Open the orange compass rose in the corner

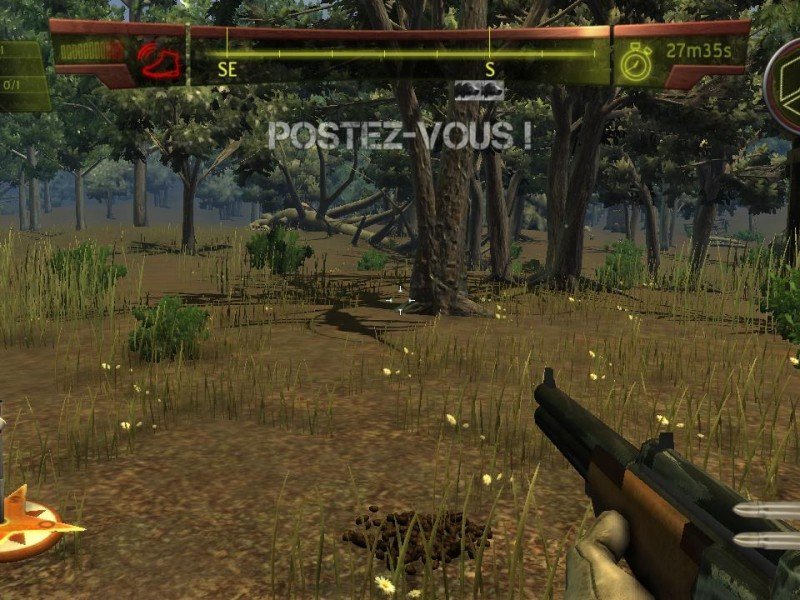point(28,523)
